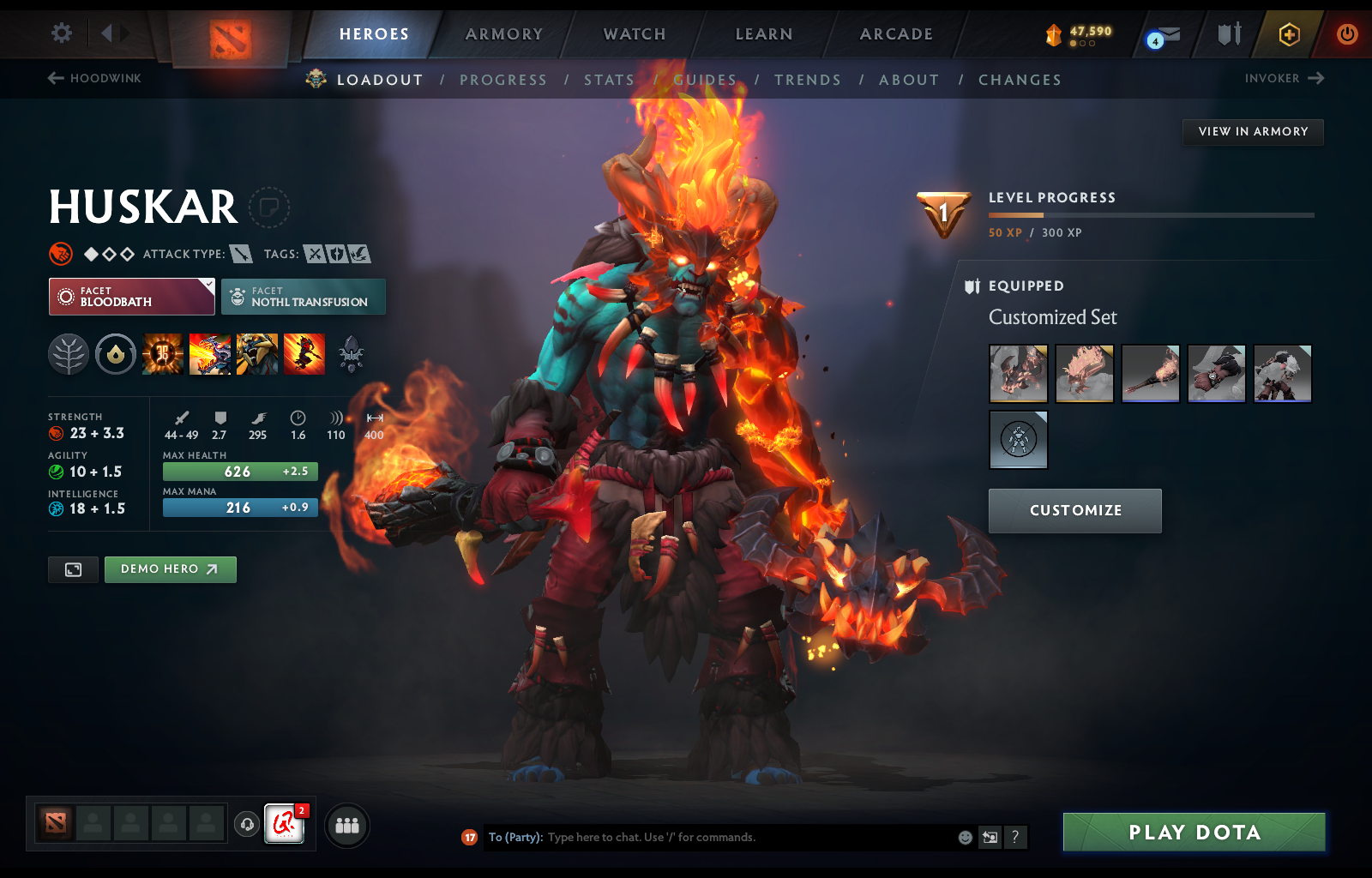
Task: View the Inner Fire ability icon
Action: (162, 353)
